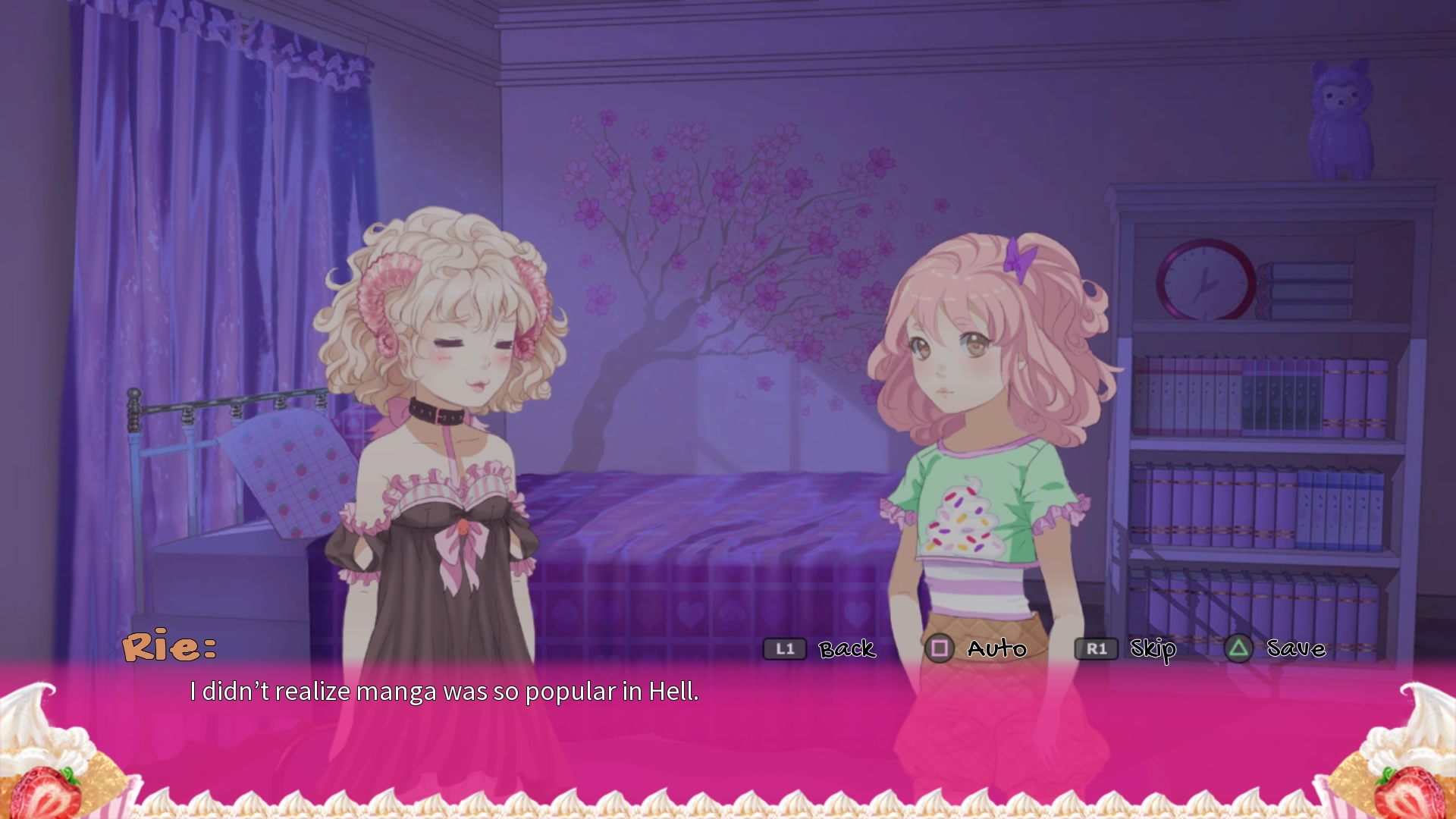Open the Save menu
The height and width of the screenshot is (819, 1456).
[1295, 649]
